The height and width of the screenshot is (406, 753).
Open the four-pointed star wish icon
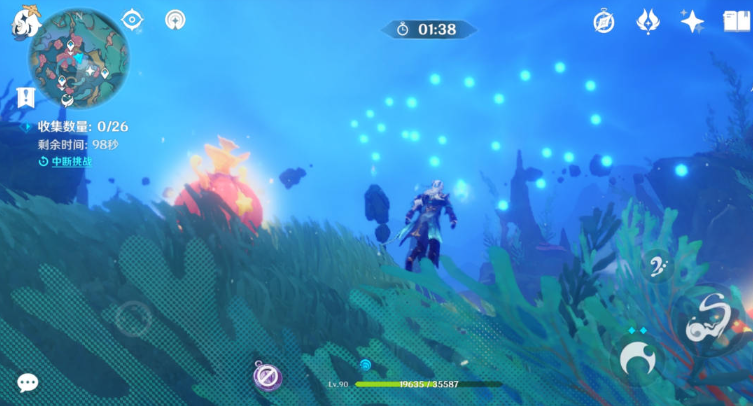(692, 22)
